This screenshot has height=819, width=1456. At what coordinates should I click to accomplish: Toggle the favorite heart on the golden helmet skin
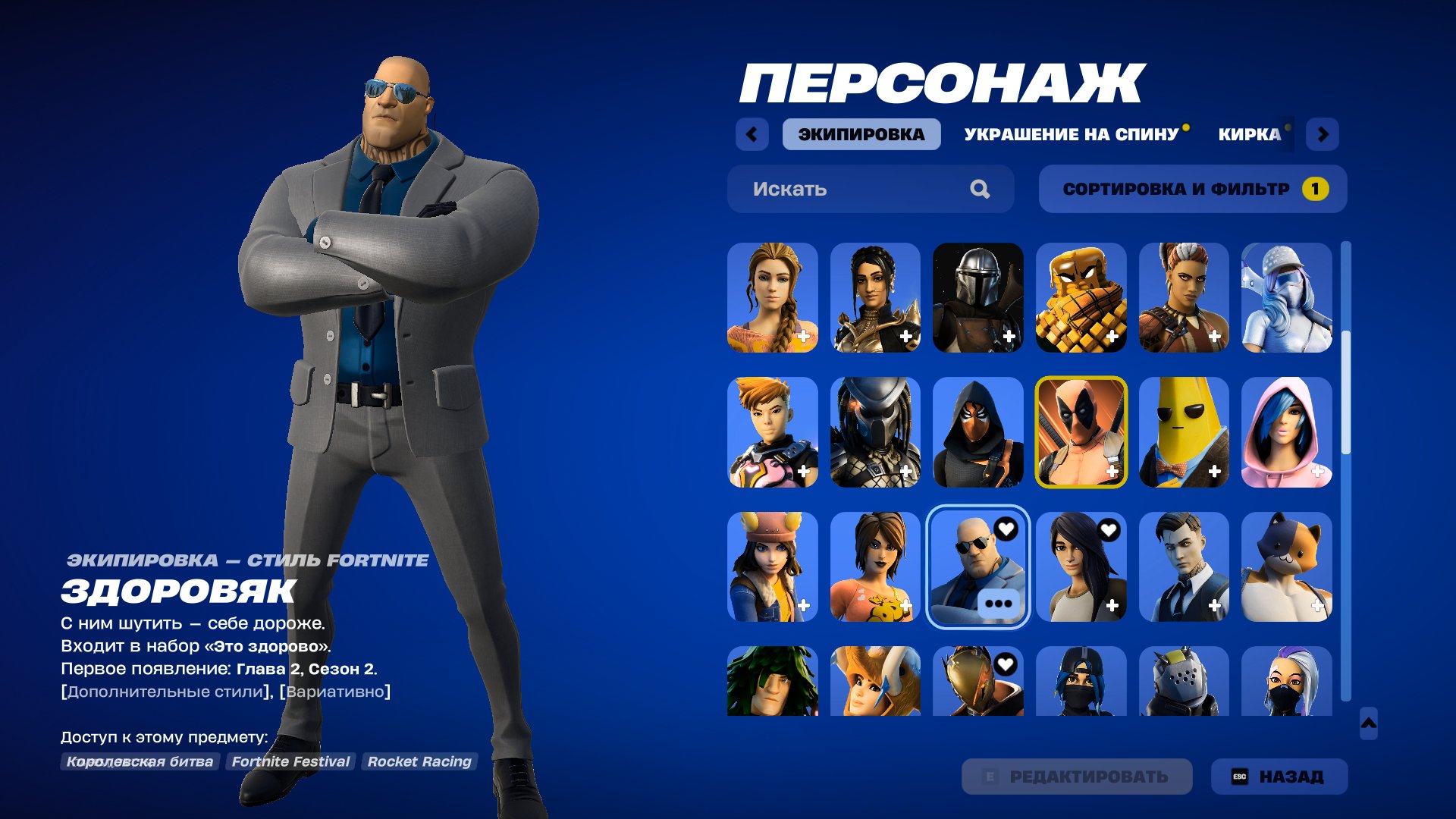[x=1006, y=664]
